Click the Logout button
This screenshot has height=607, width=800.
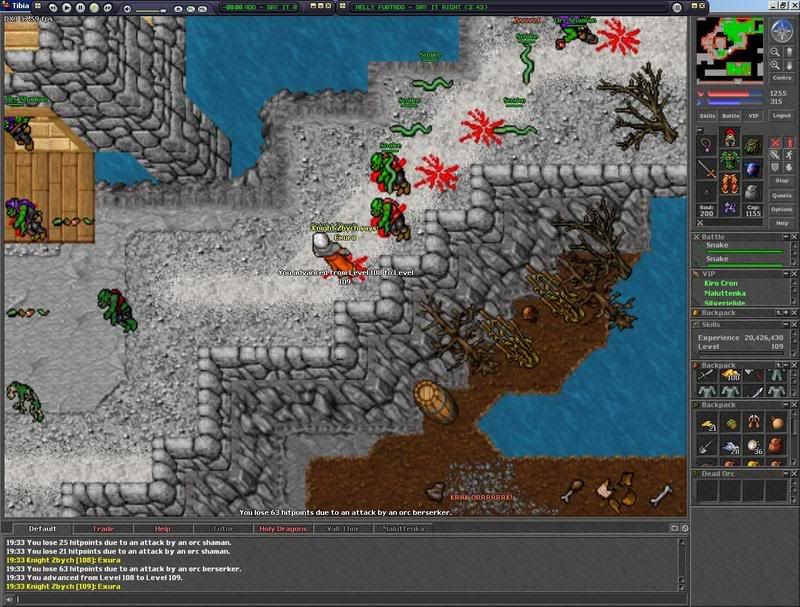coord(782,116)
